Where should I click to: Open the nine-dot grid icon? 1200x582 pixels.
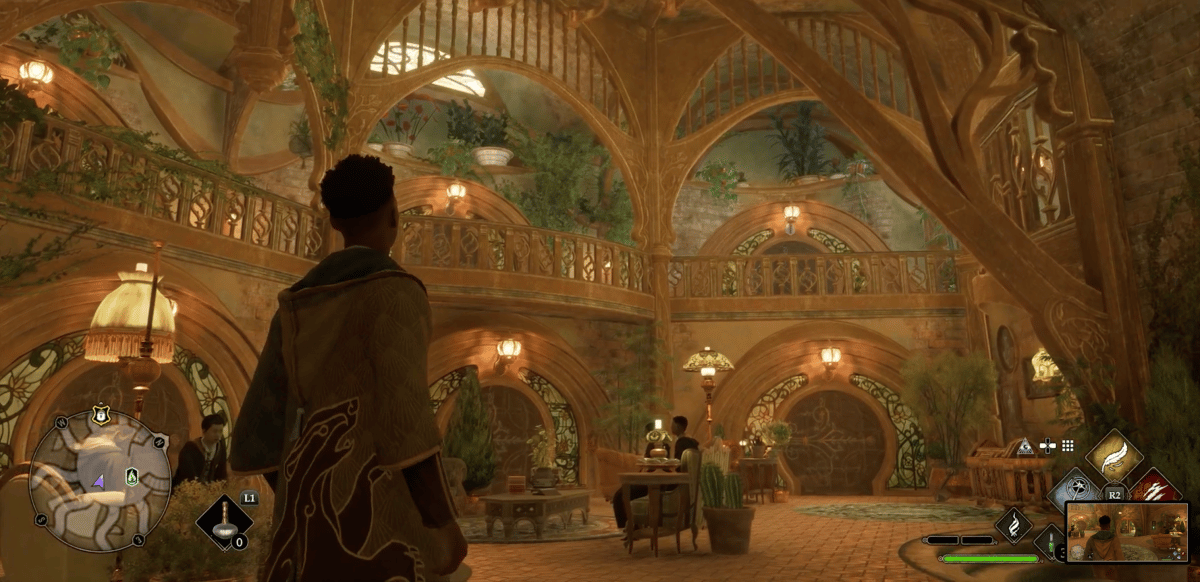1068,446
